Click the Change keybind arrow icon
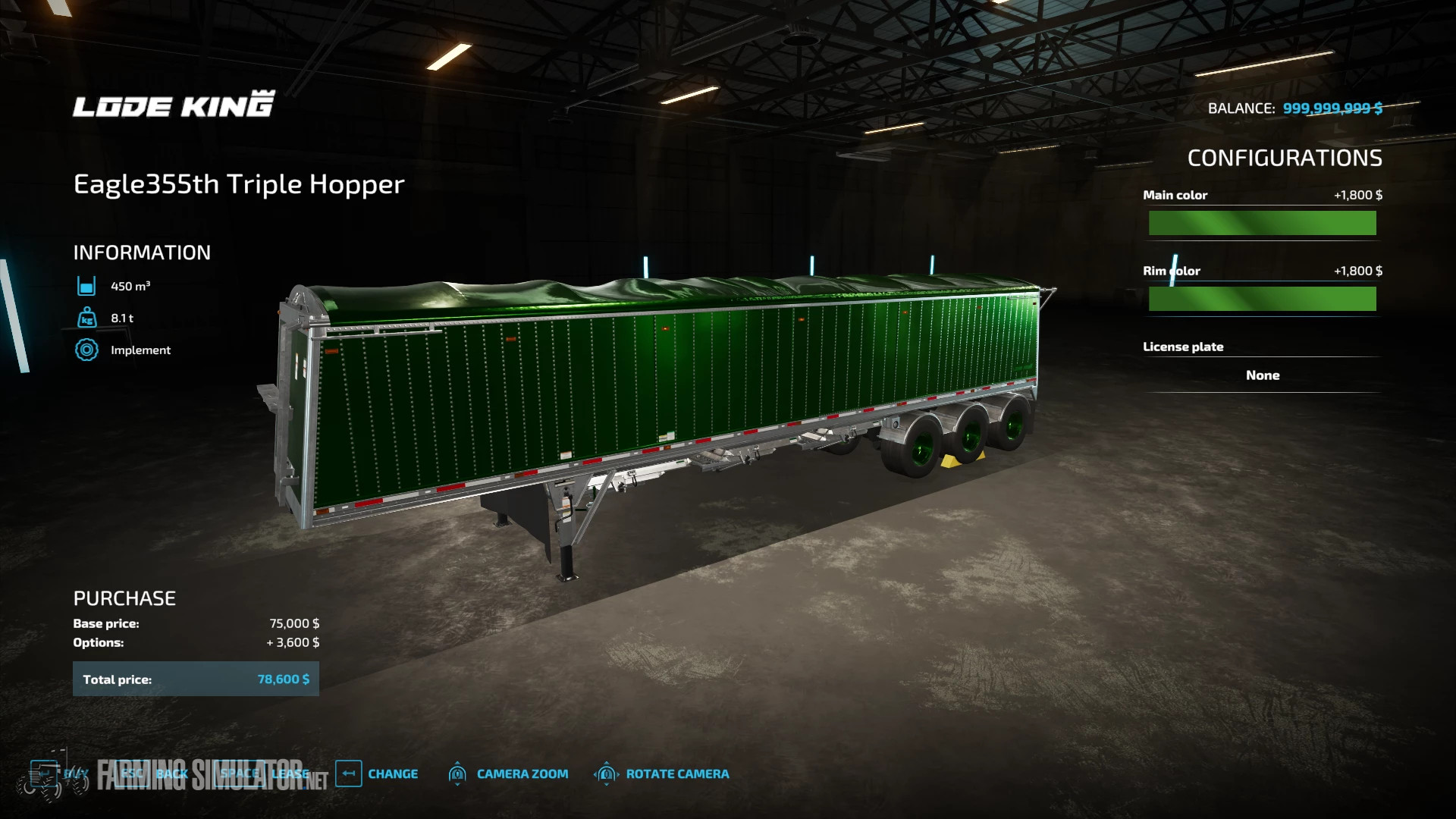The image size is (1456, 819). coord(347,773)
